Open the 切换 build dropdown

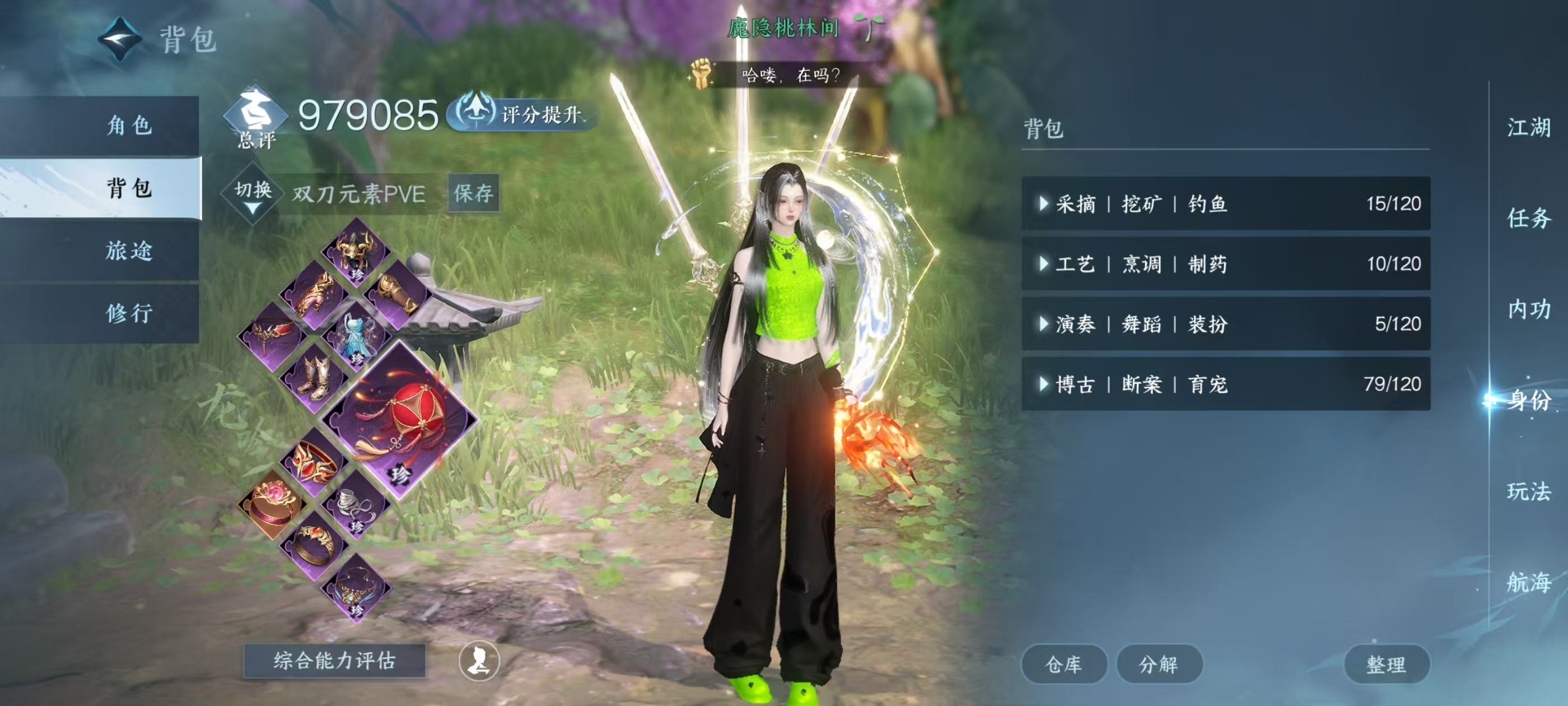pos(253,194)
